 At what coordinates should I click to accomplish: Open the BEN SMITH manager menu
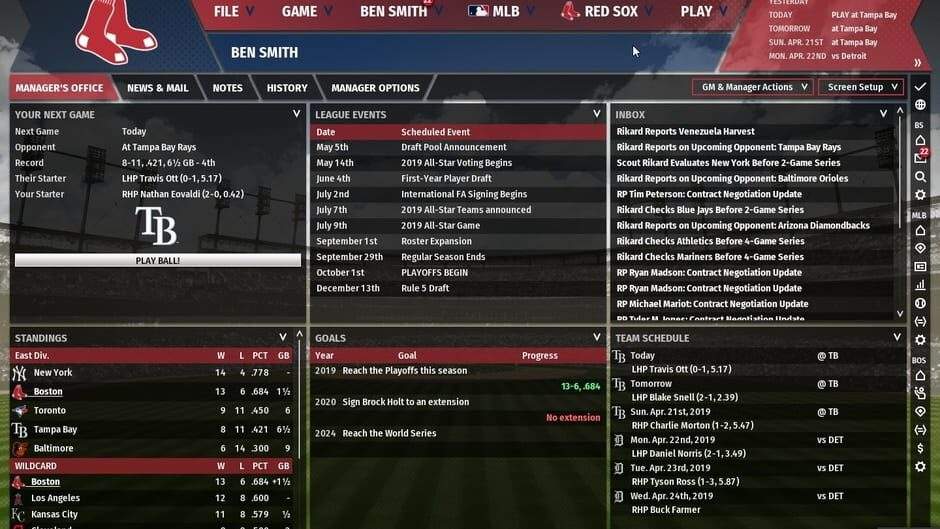coord(393,12)
